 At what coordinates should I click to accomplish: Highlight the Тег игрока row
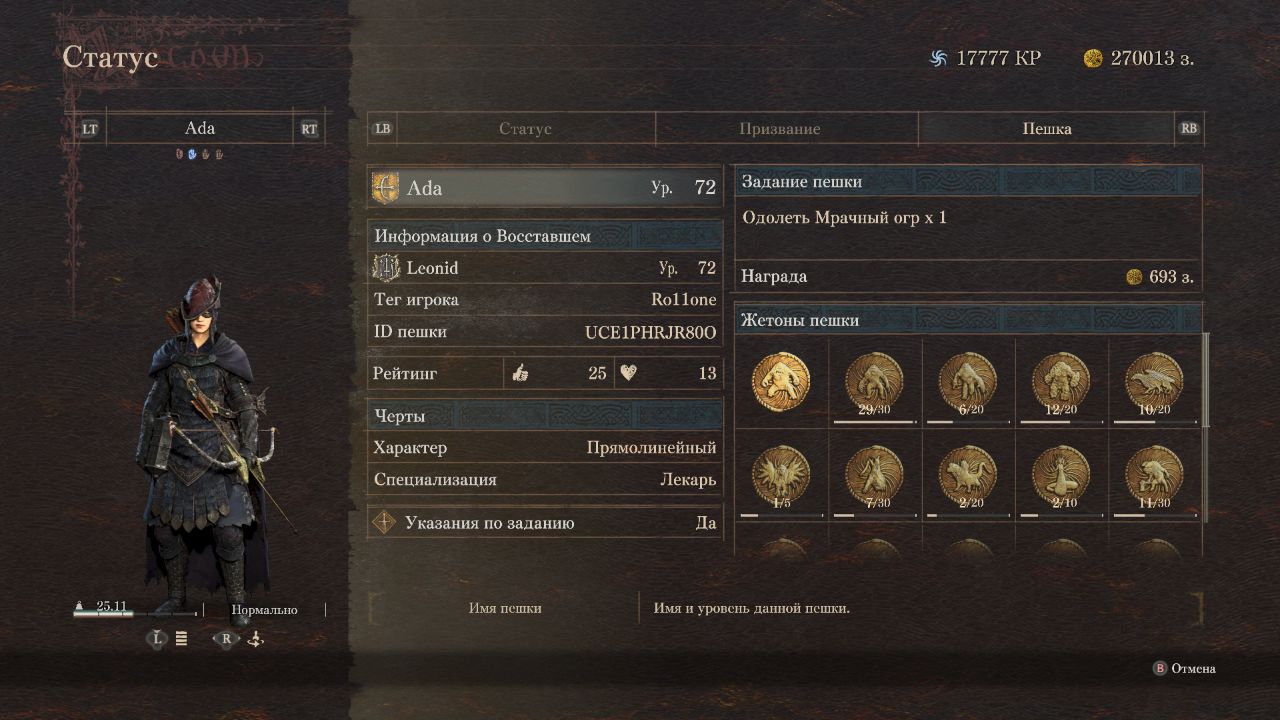click(545, 300)
